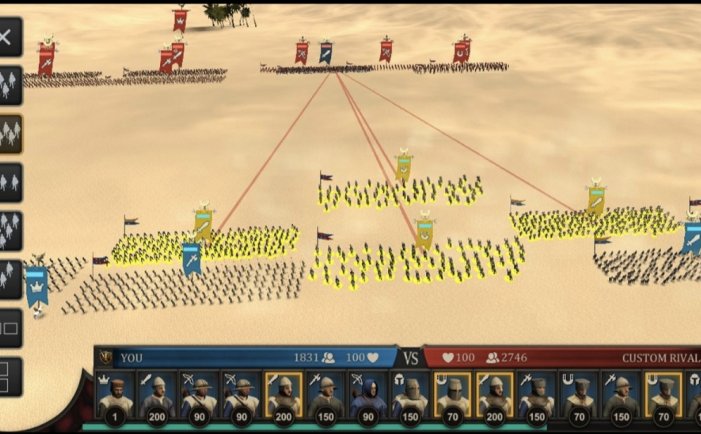Open the player emblem beside the YOU label

(x=106, y=357)
